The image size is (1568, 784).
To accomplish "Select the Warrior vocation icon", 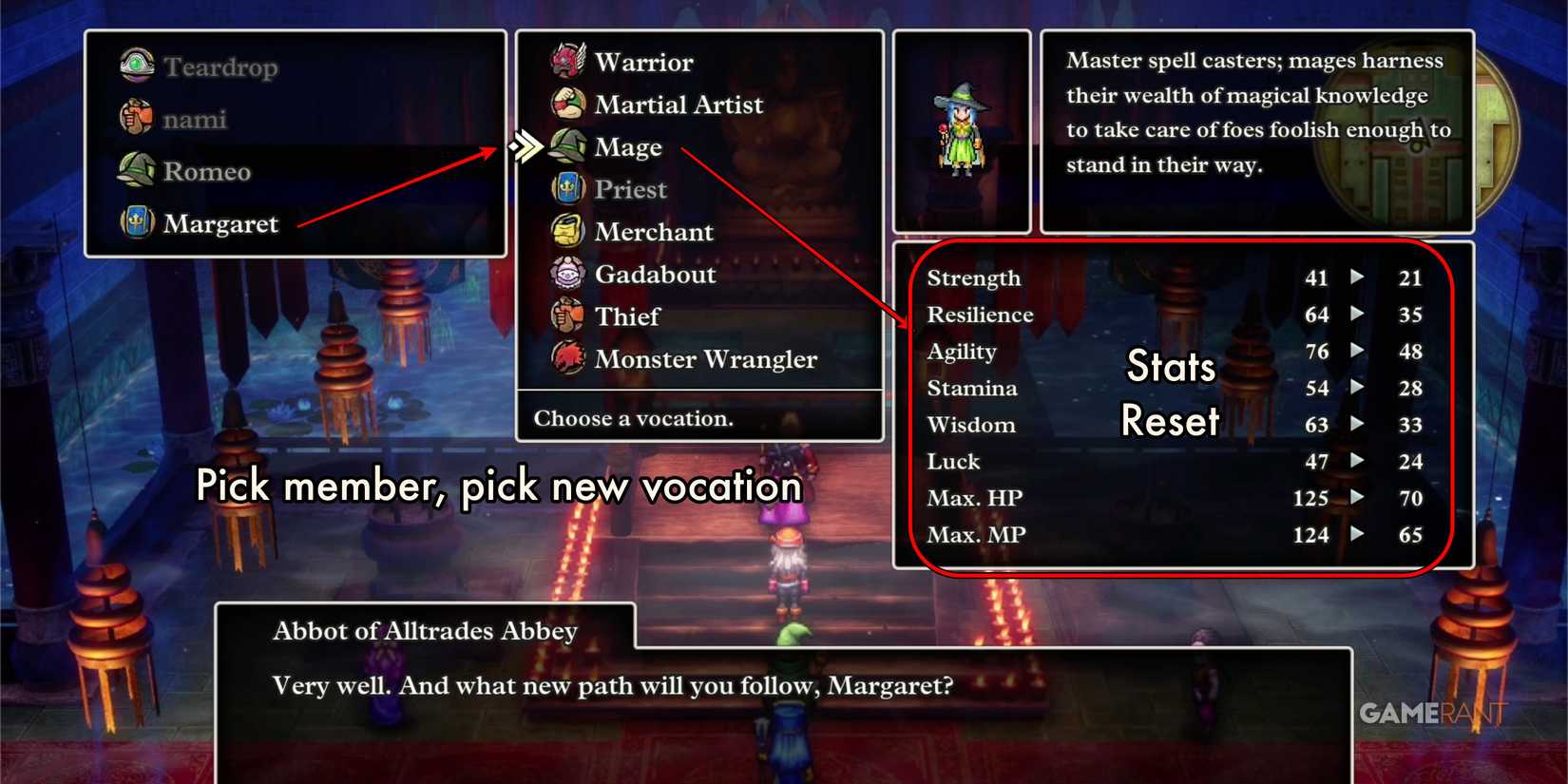I will pos(567,61).
